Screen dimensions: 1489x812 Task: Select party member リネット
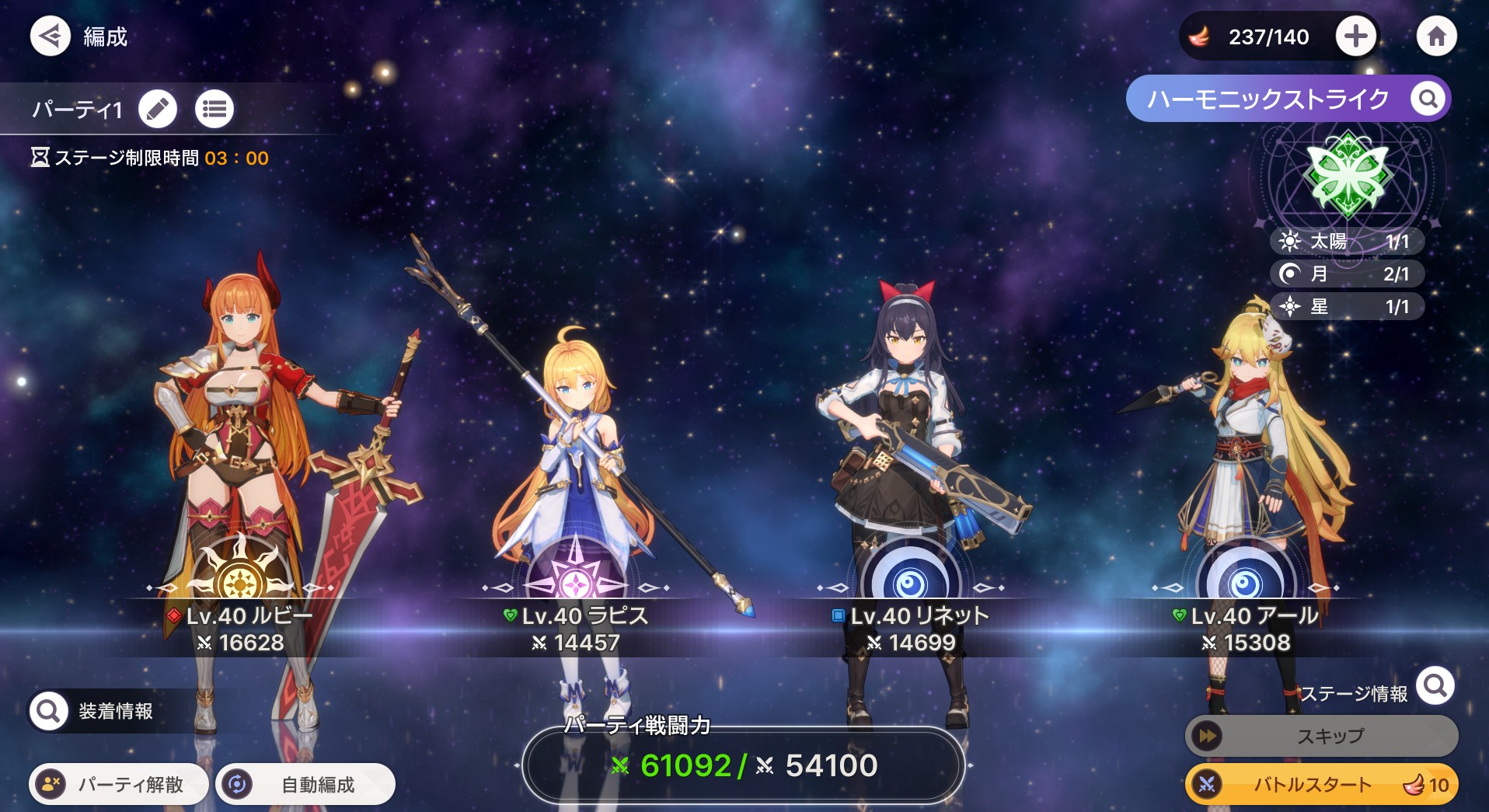pyautogui.click(x=911, y=466)
